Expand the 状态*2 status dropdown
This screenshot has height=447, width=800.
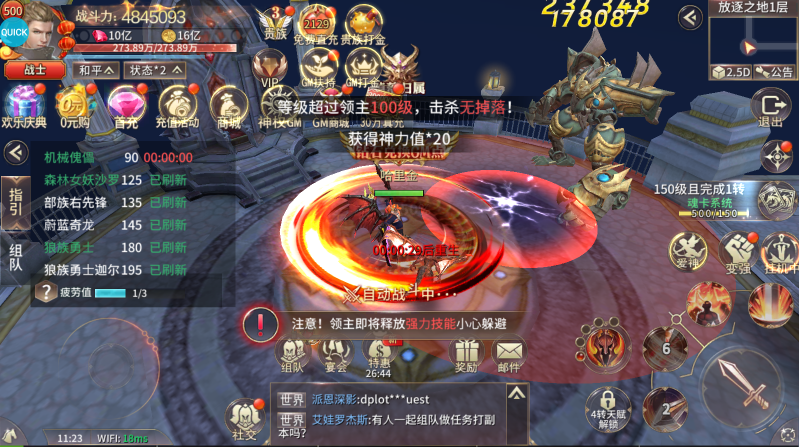pos(155,71)
